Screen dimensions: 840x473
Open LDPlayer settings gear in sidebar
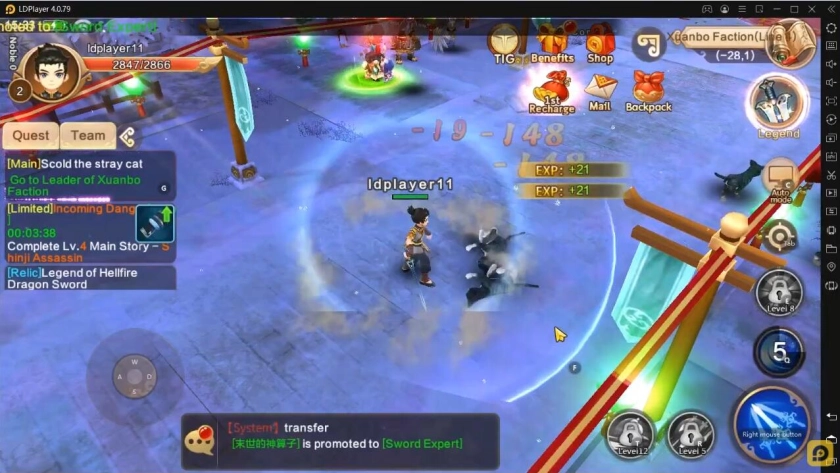831,28
